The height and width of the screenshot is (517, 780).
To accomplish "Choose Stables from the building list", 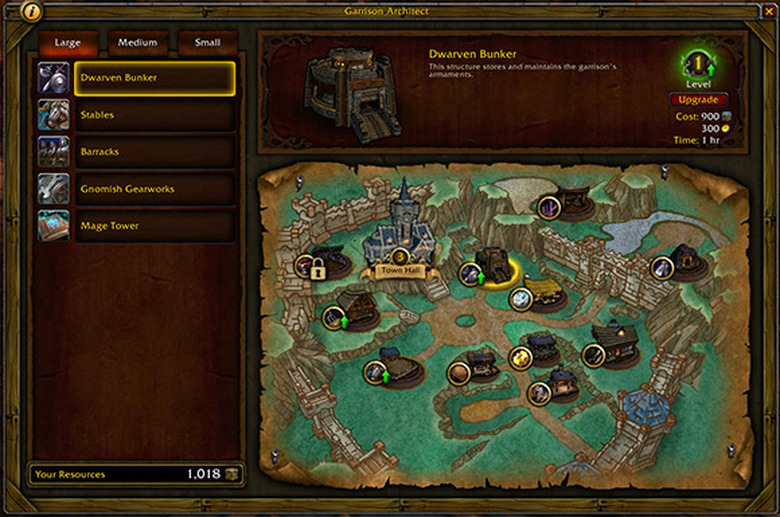I will pos(154,115).
